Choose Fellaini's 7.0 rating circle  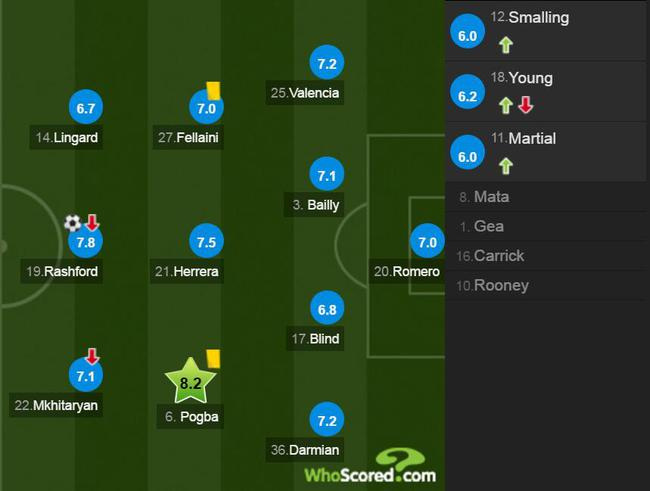point(207,108)
